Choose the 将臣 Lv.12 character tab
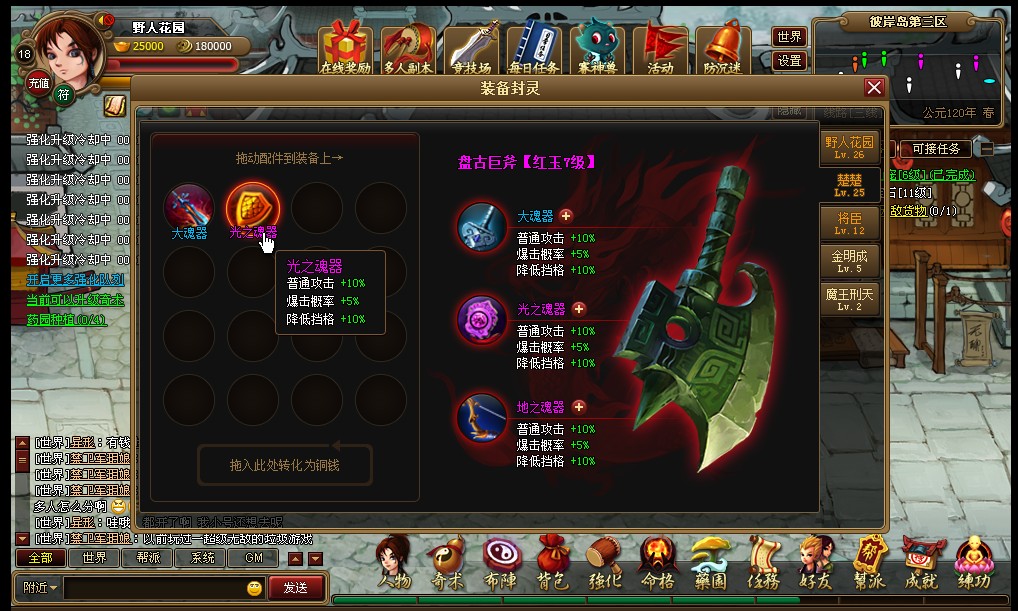The width and height of the screenshot is (1018, 611). pyautogui.click(x=849, y=223)
